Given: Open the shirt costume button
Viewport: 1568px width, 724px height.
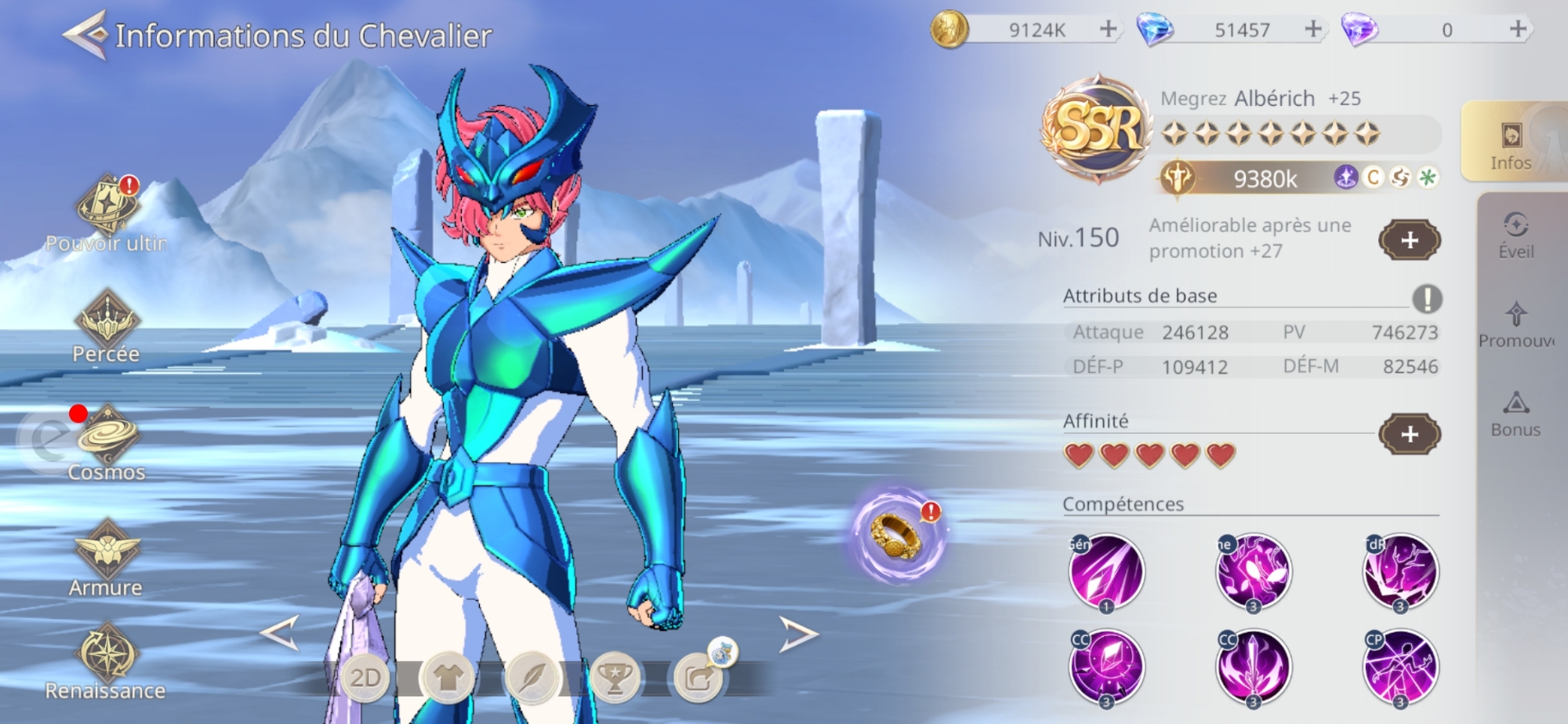Looking at the screenshot, I should pos(448,678).
